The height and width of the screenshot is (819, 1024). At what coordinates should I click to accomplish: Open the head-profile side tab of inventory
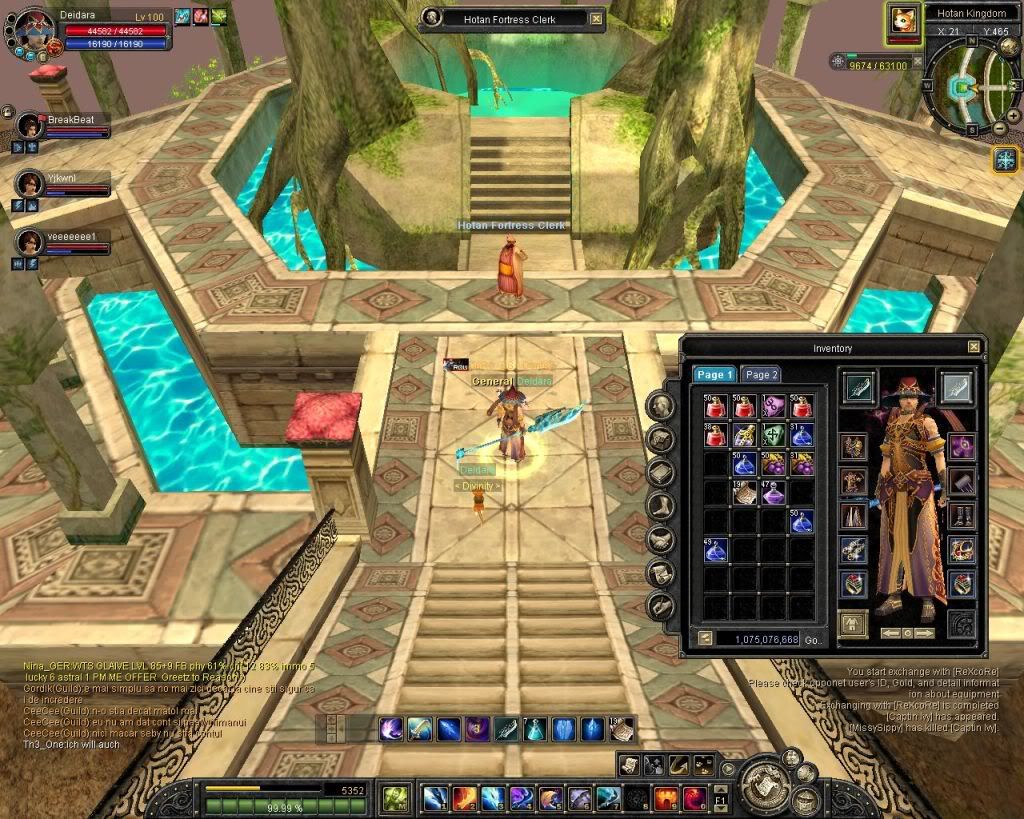pyautogui.click(x=660, y=405)
